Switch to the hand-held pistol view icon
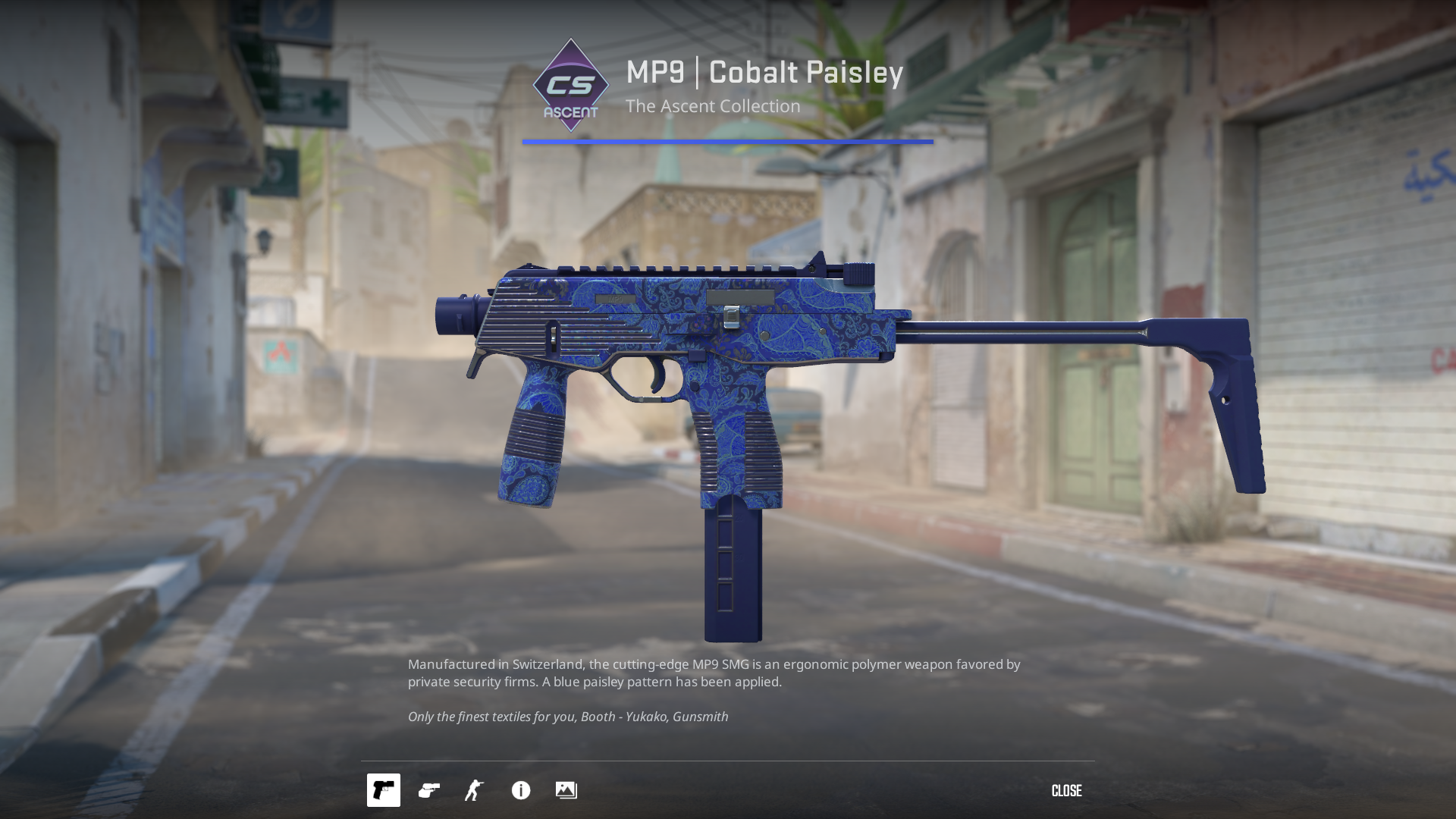The height and width of the screenshot is (819, 1456). [x=429, y=790]
